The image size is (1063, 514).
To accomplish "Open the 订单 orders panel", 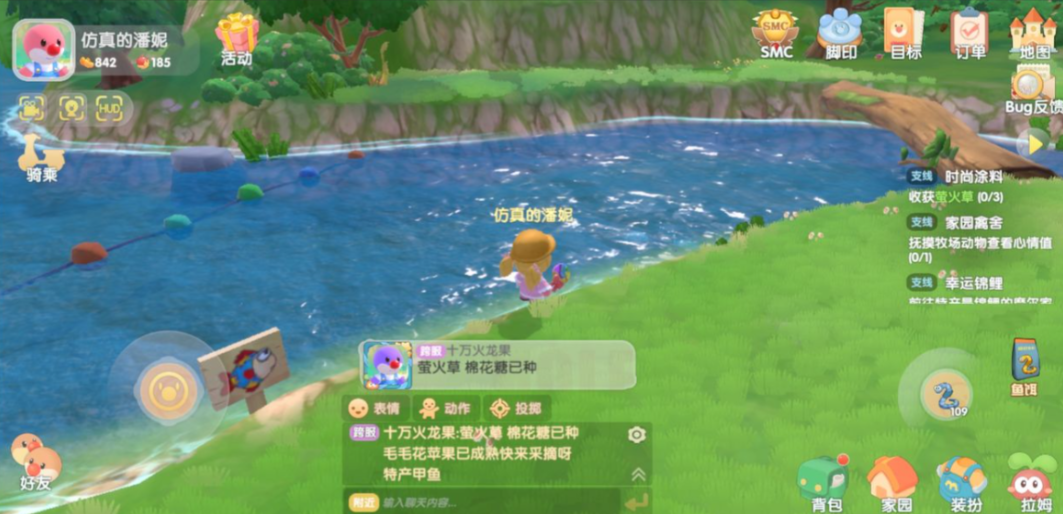I will click(x=969, y=32).
